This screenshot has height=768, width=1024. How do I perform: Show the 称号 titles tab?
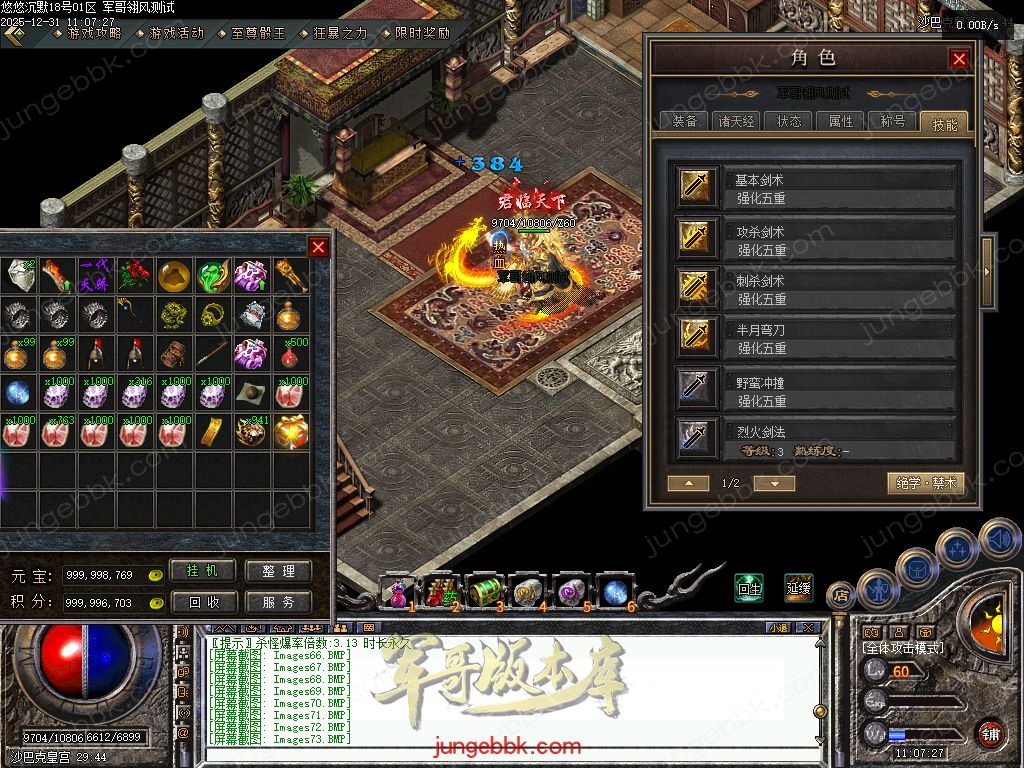point(893,121)
